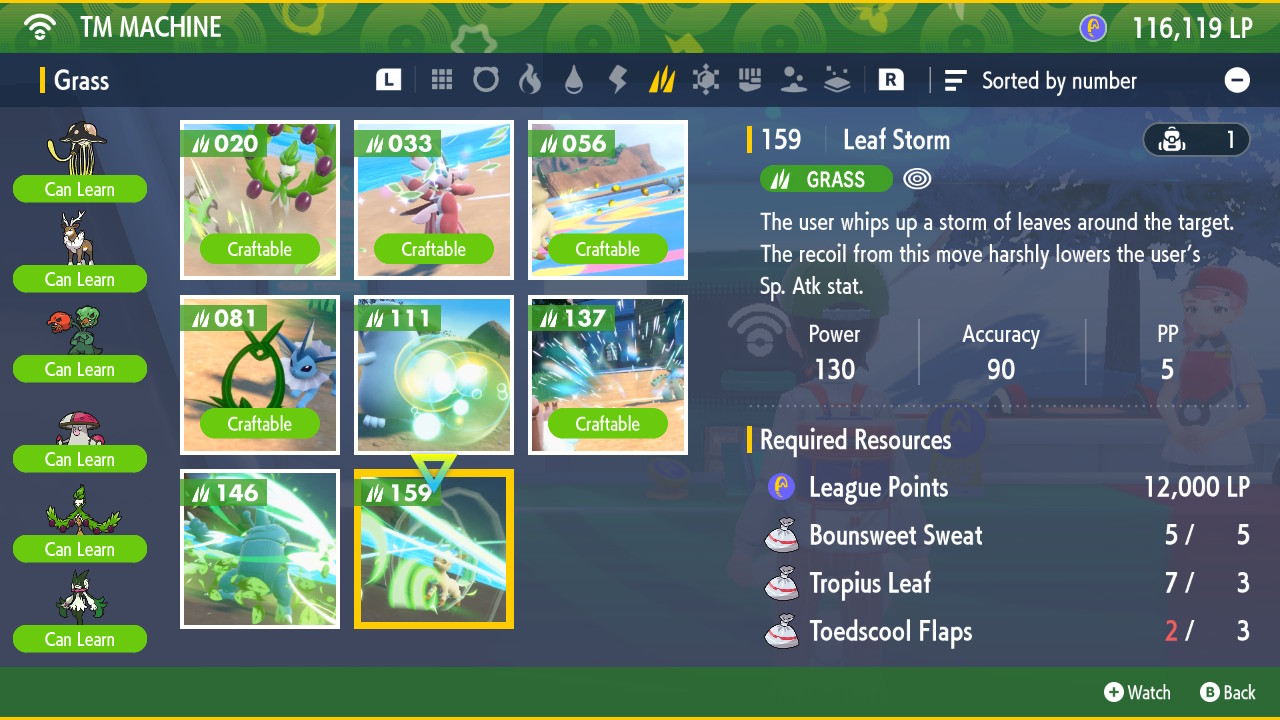Select the Poison type filter icon
The width and height of the screenshot is (1280, 720).
point(794,80)
